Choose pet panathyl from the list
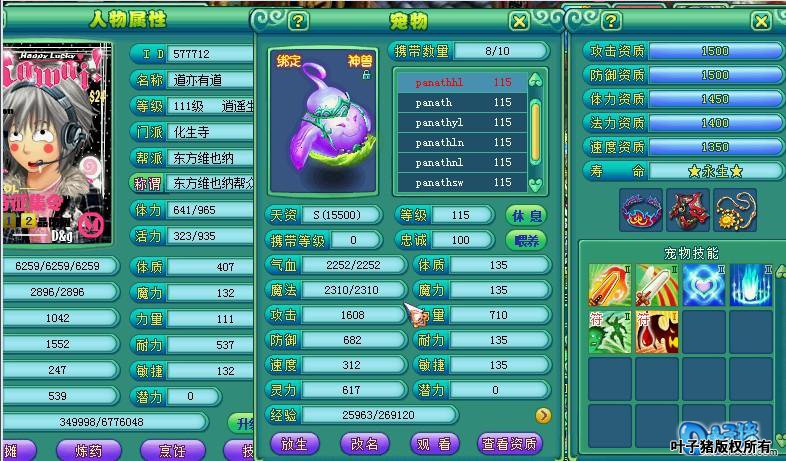Image resolution: width=786 pixels, height=461 pixels. [x=462, y=122]
